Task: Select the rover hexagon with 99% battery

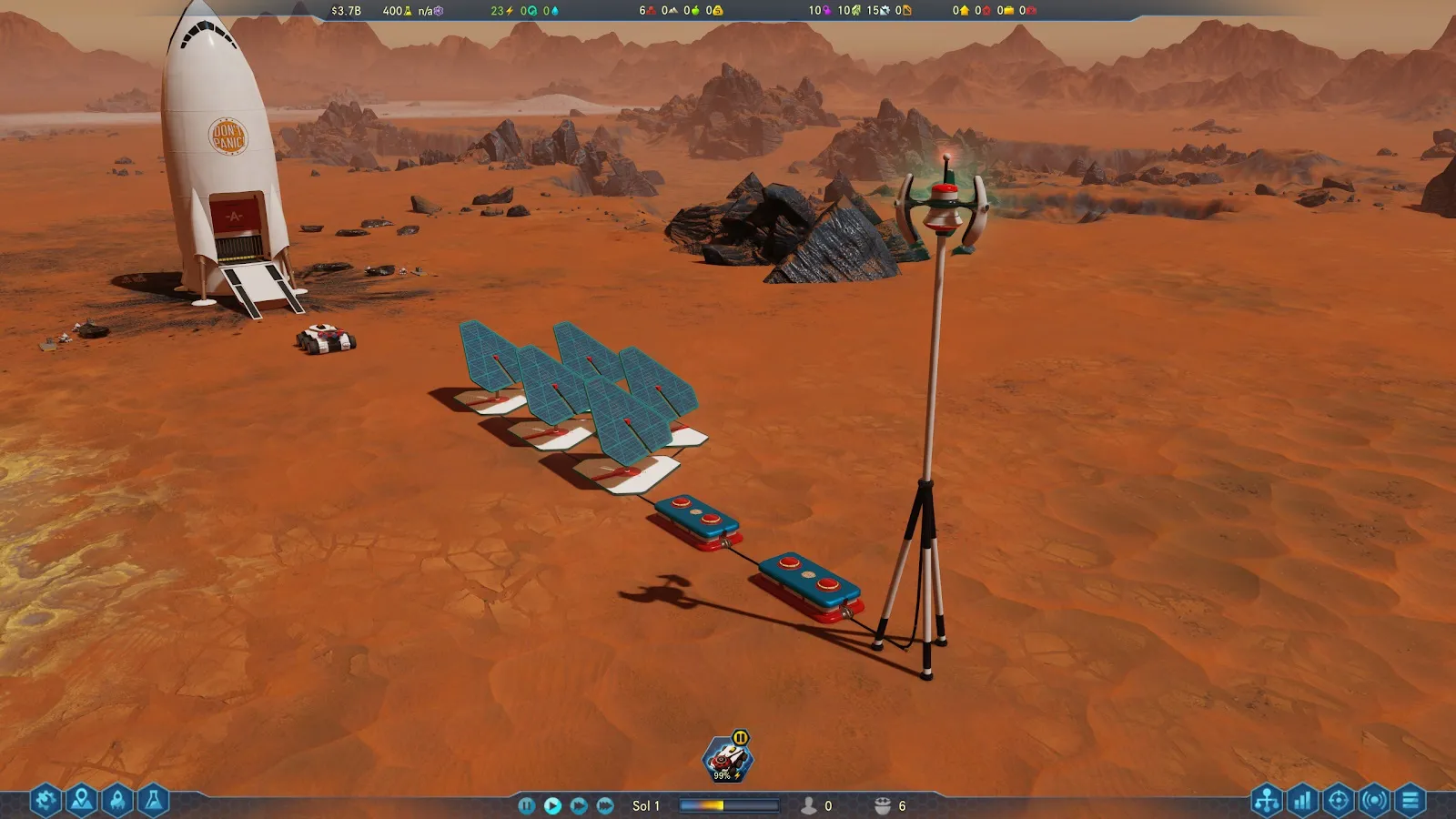Action: click(x=727, y=760)
